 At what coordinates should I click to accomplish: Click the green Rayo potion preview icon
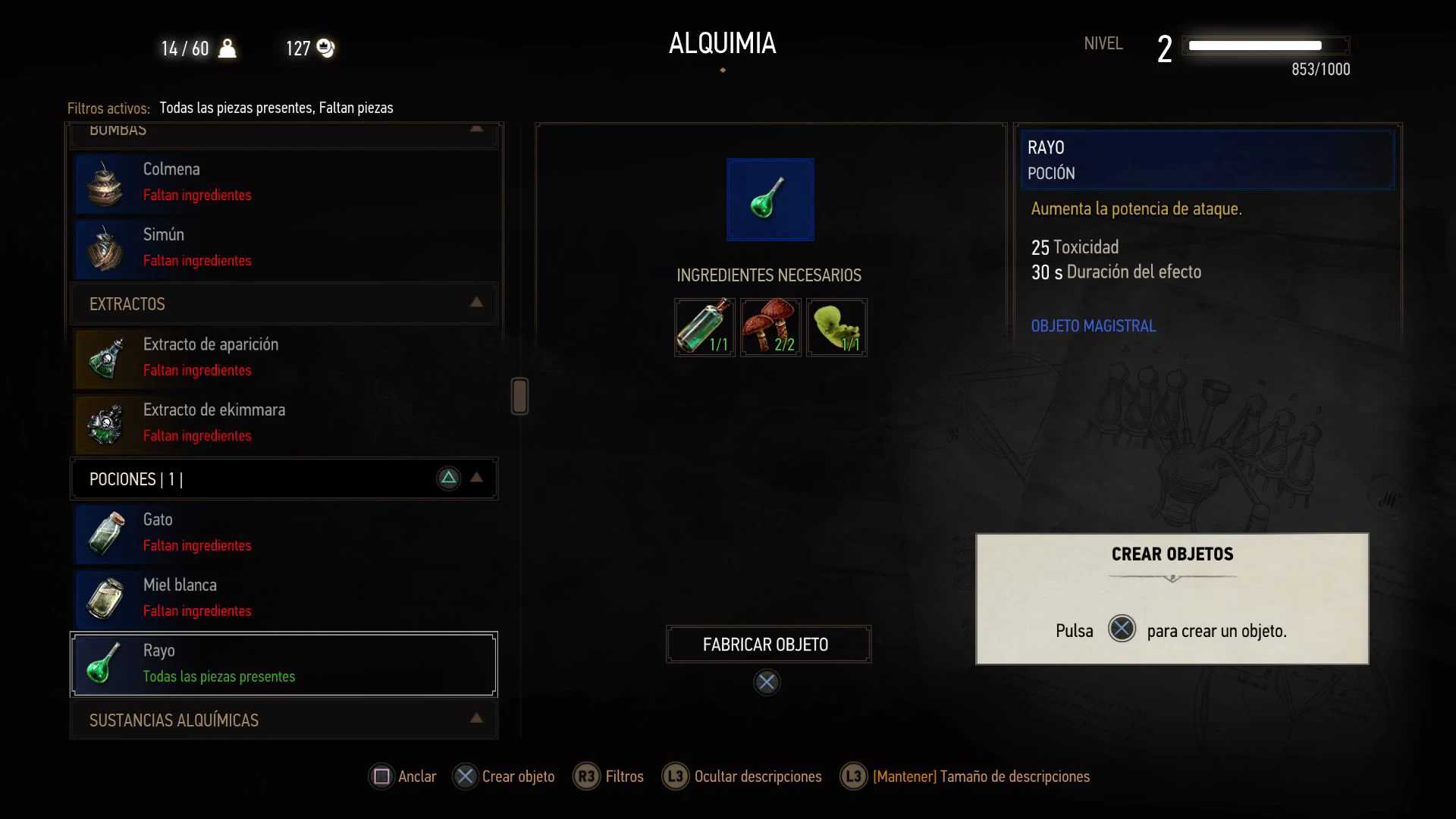tap(770, 199)
